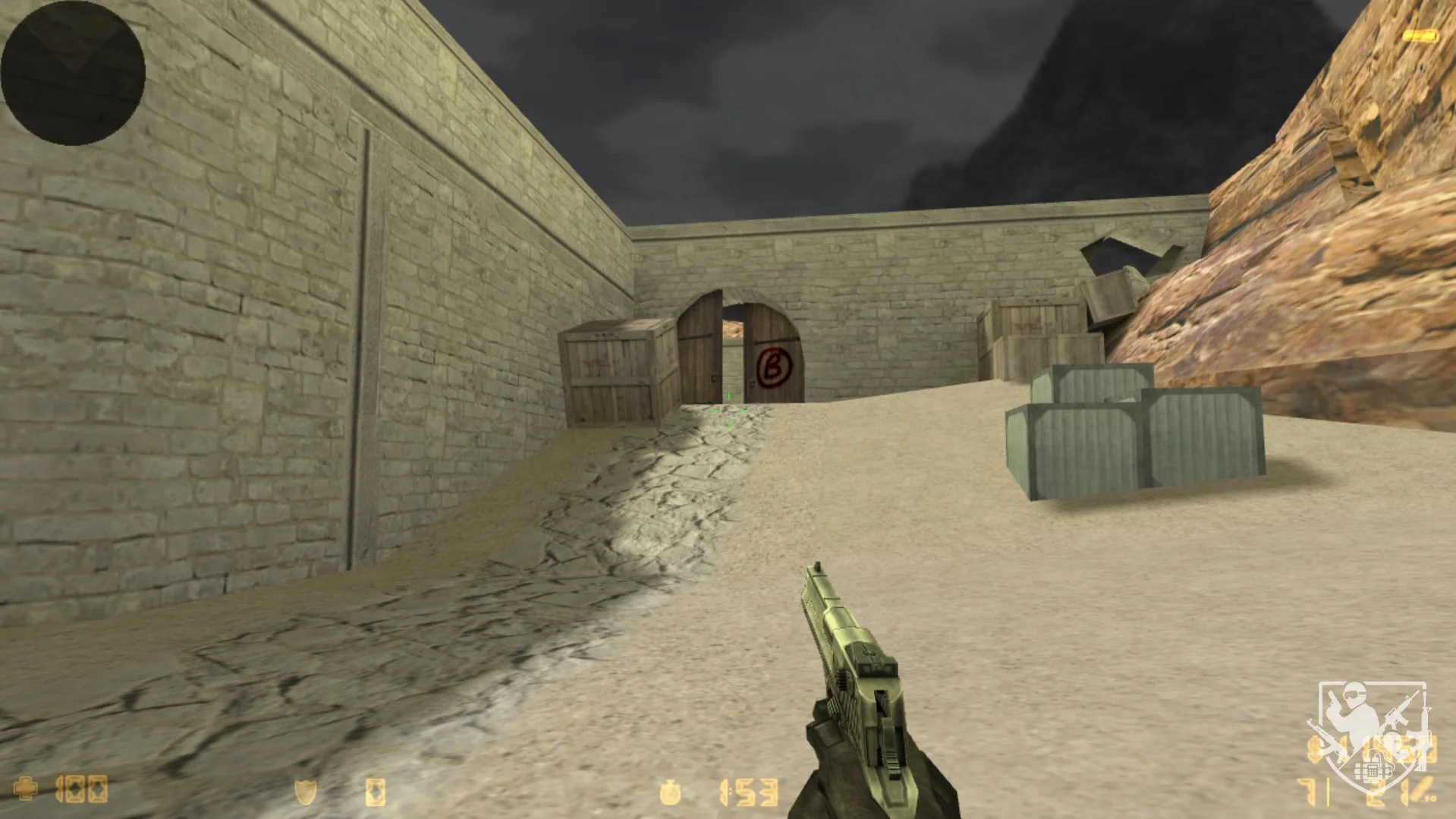The image size is (1456, 819).
Task: Click the armor shield icon
Action: (305, 792)
